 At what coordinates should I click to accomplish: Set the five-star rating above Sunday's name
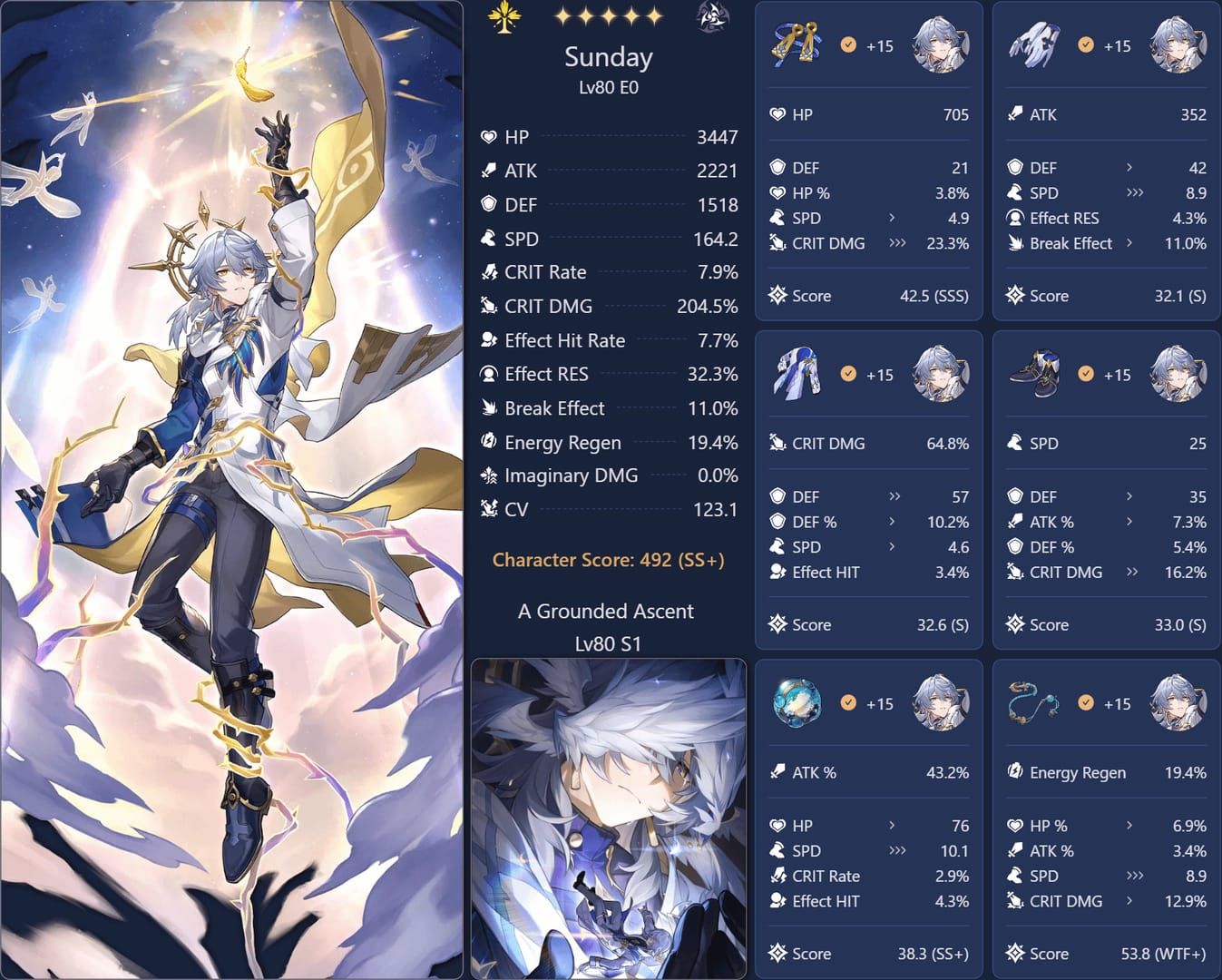point(610,15)
